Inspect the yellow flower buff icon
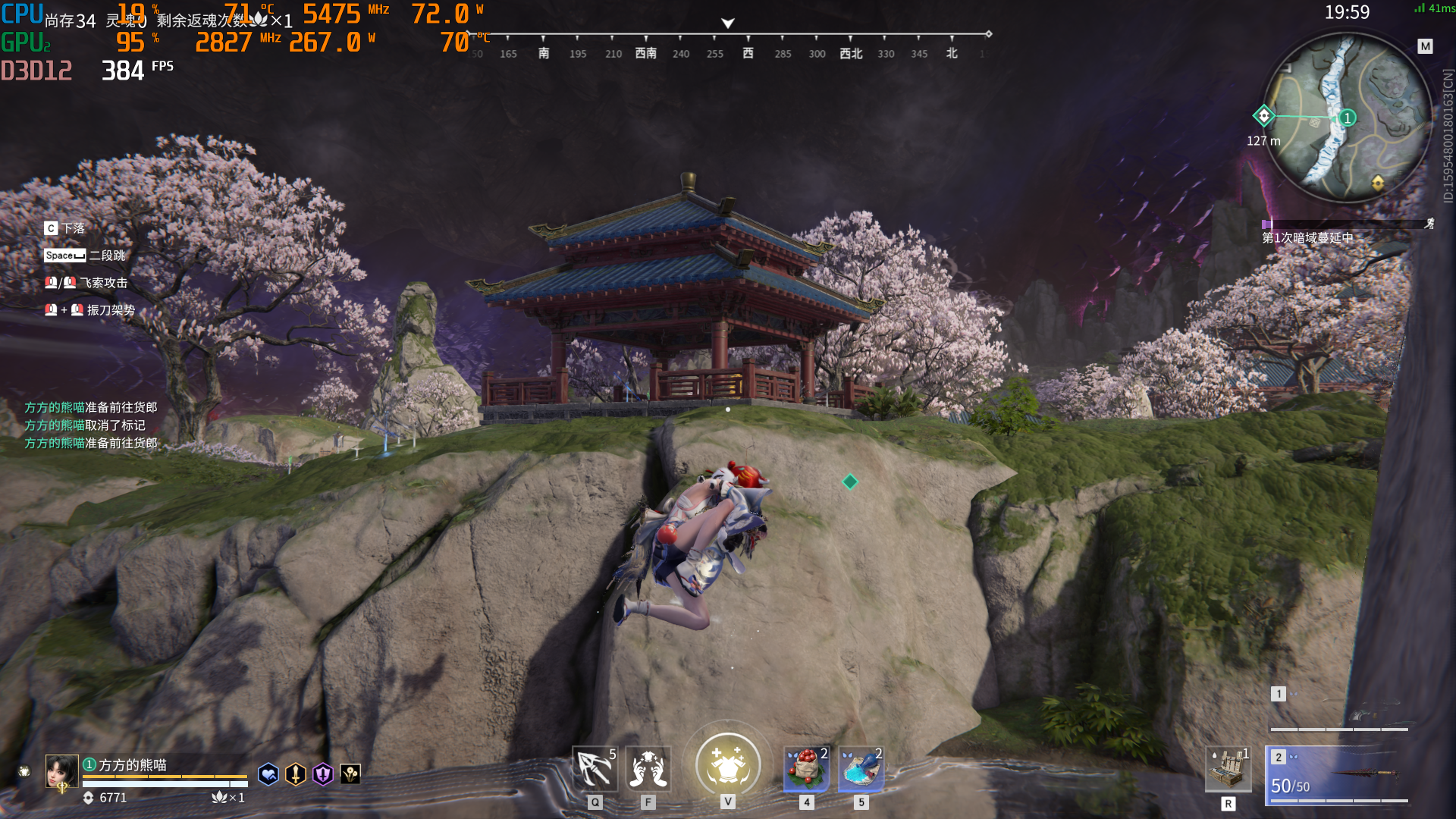Viewport: 1456px width, 819px height. pyautogui.click(x=350, y=774)
